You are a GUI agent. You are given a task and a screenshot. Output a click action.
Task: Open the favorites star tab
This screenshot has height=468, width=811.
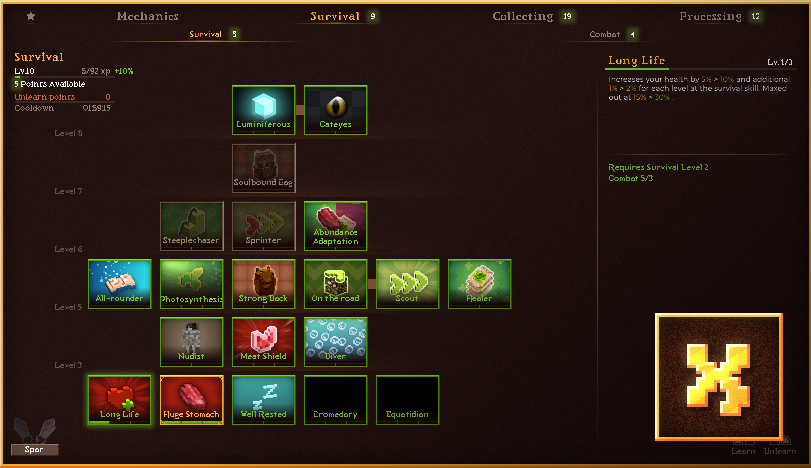pos(31,16)
